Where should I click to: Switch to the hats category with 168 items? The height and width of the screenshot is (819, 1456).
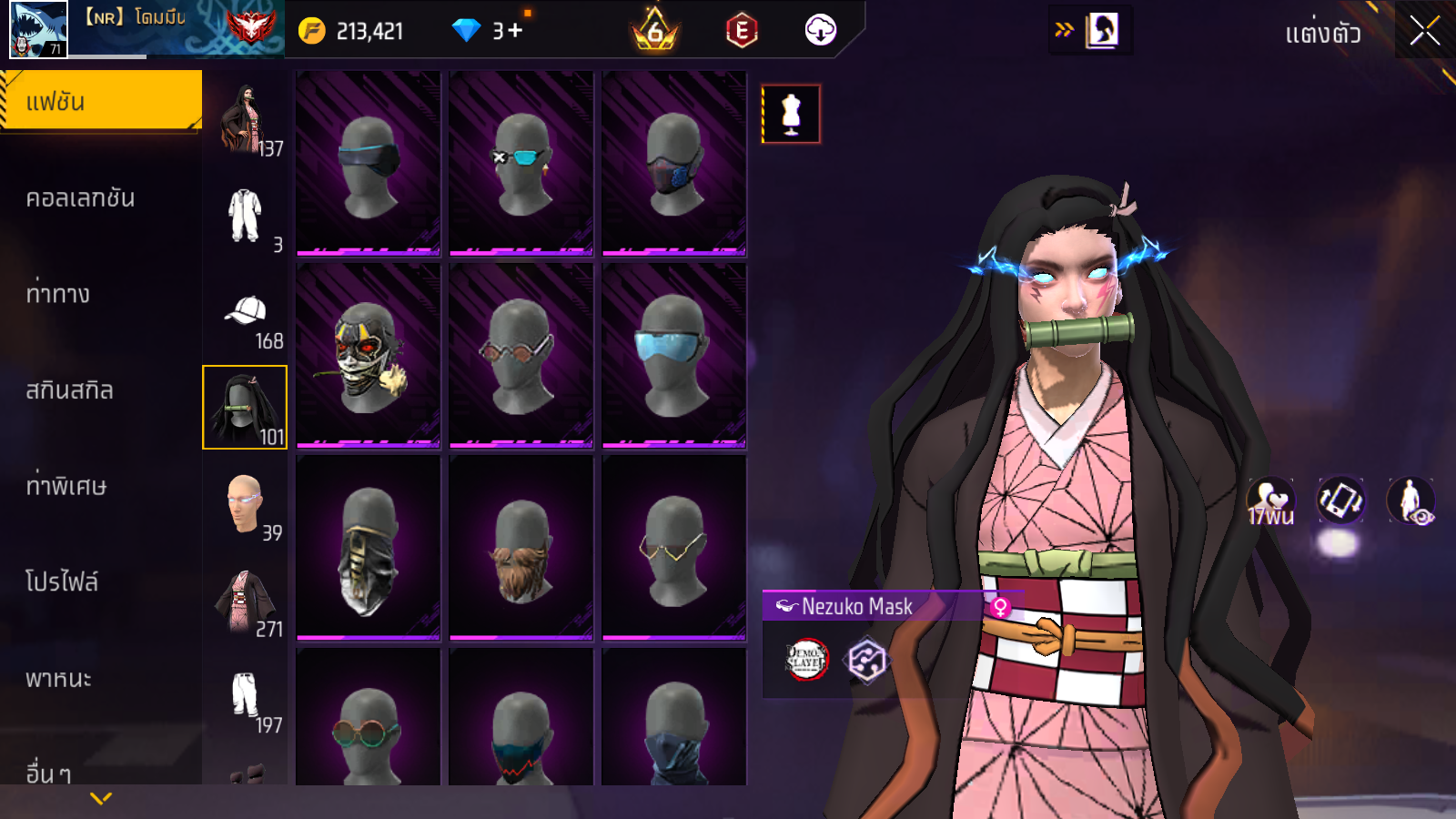[x=246, y=318]
